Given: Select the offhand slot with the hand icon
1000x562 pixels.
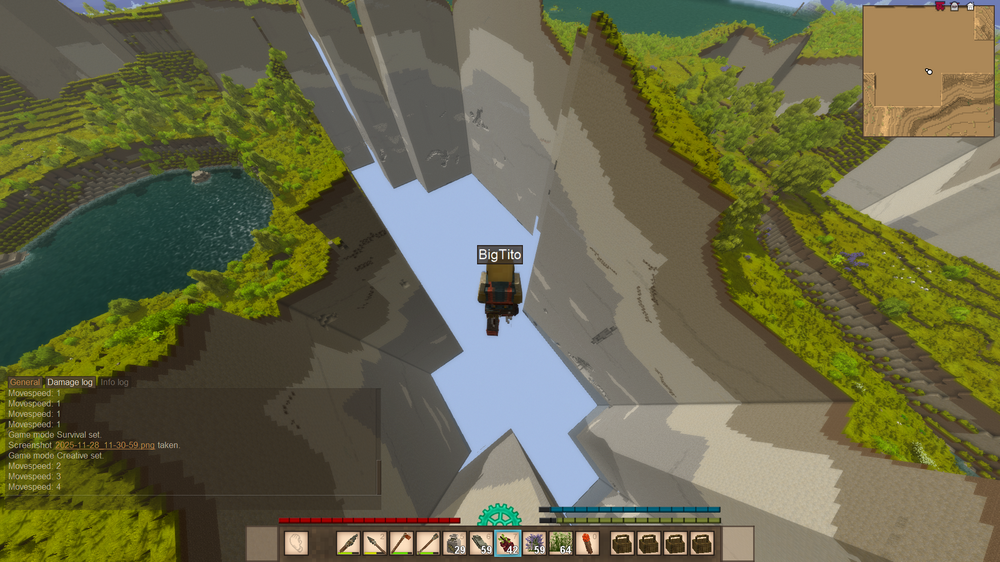Looking at the screenshot, I should (x=296, y=543).
